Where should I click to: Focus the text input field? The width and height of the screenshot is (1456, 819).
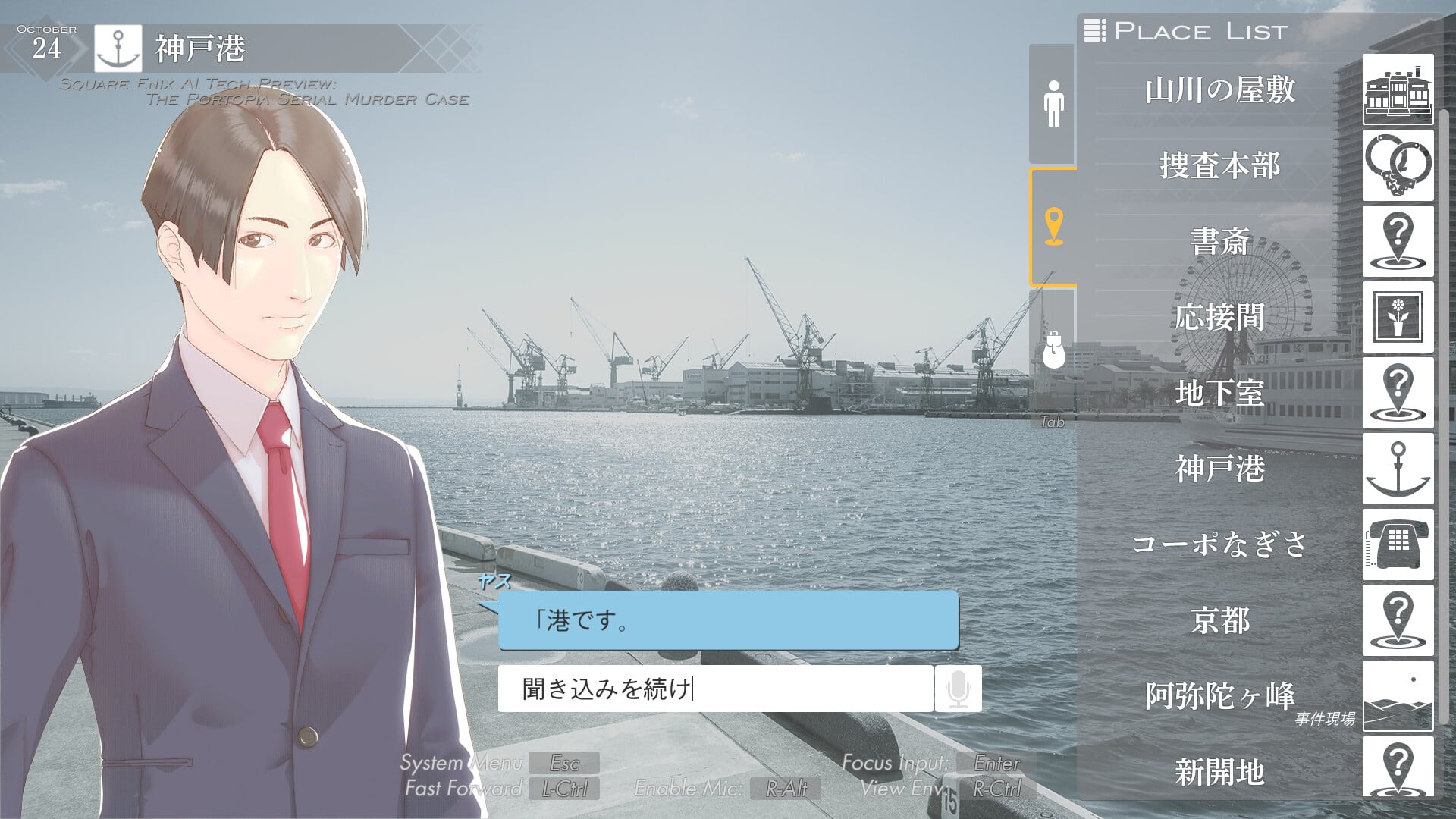(x=714, y=689)
